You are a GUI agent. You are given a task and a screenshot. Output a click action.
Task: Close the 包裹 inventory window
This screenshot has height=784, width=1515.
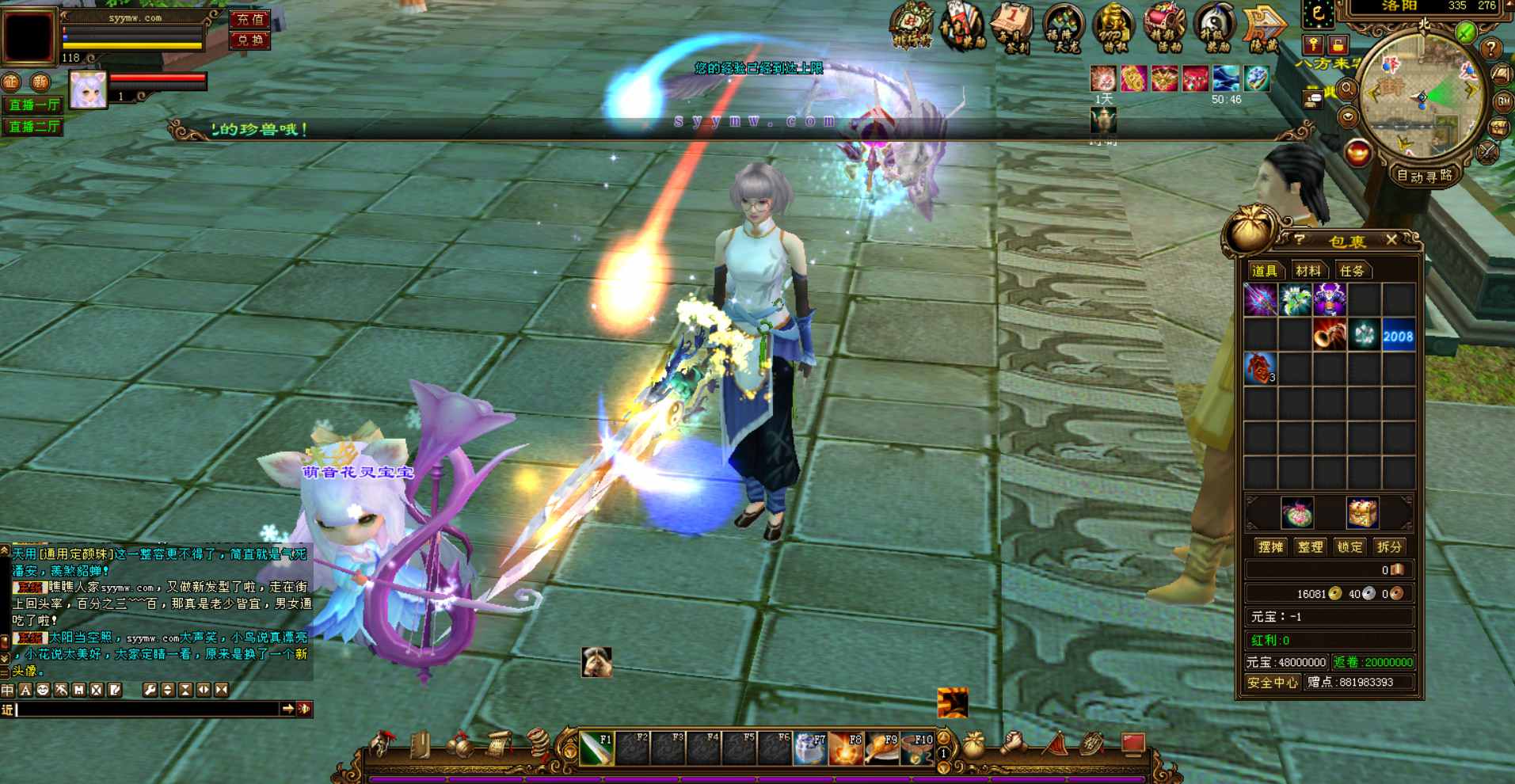click(x=1391, y=239)
